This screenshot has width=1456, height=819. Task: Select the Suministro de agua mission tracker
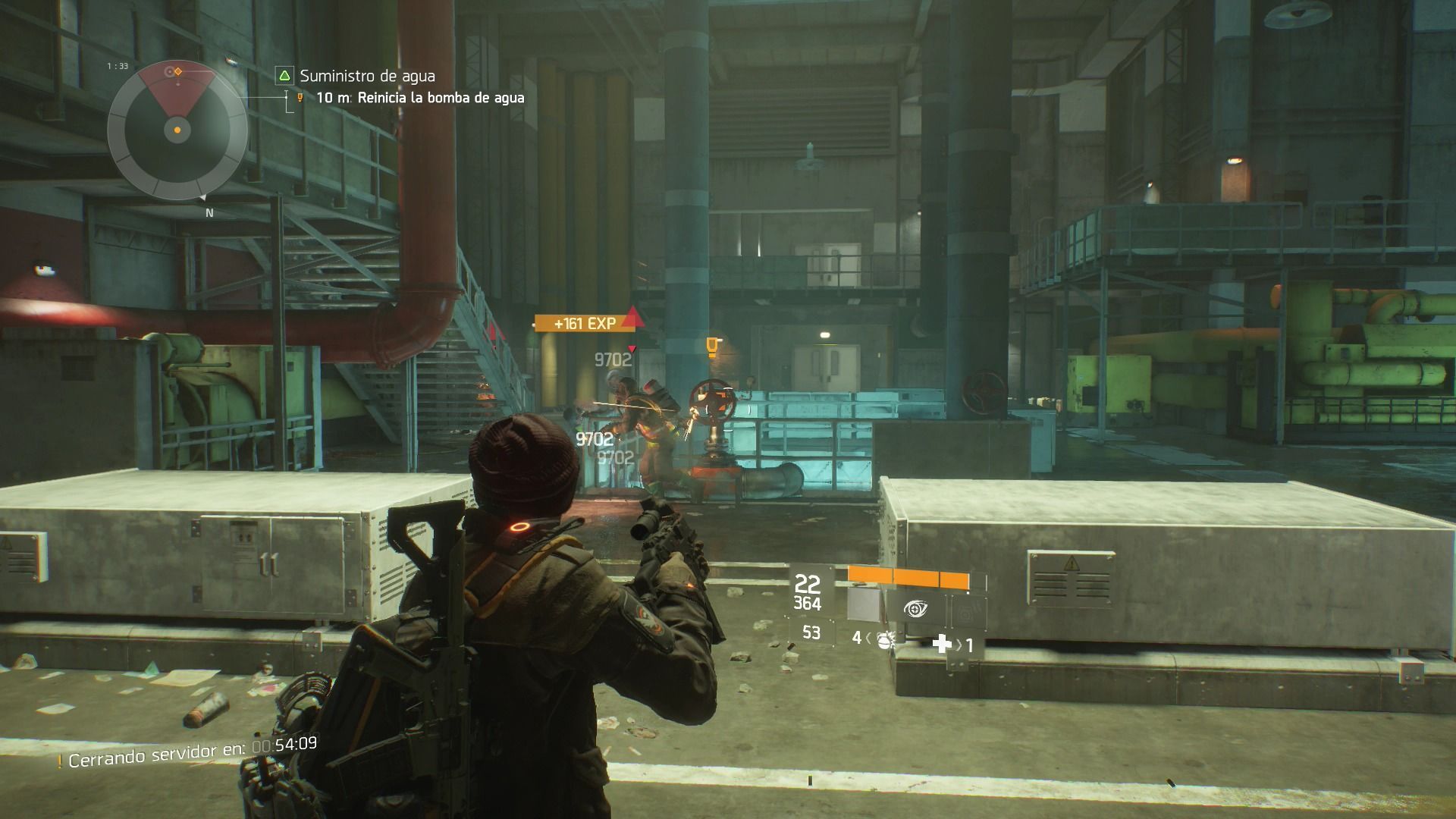(367, 76)
